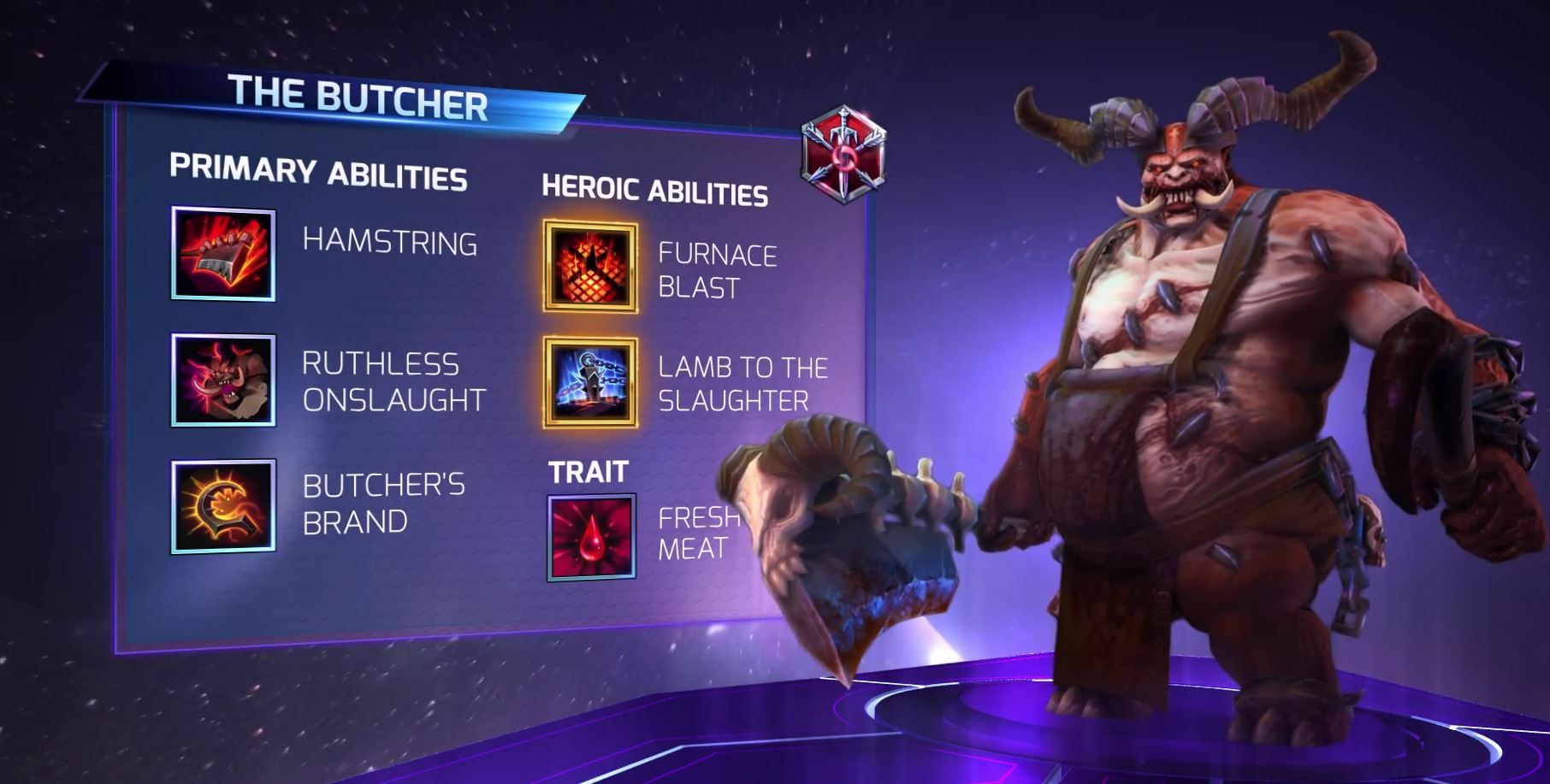Choose the Ruthless Onslaught ability icon
This screenshot has width=1550, height=784.
223,380
